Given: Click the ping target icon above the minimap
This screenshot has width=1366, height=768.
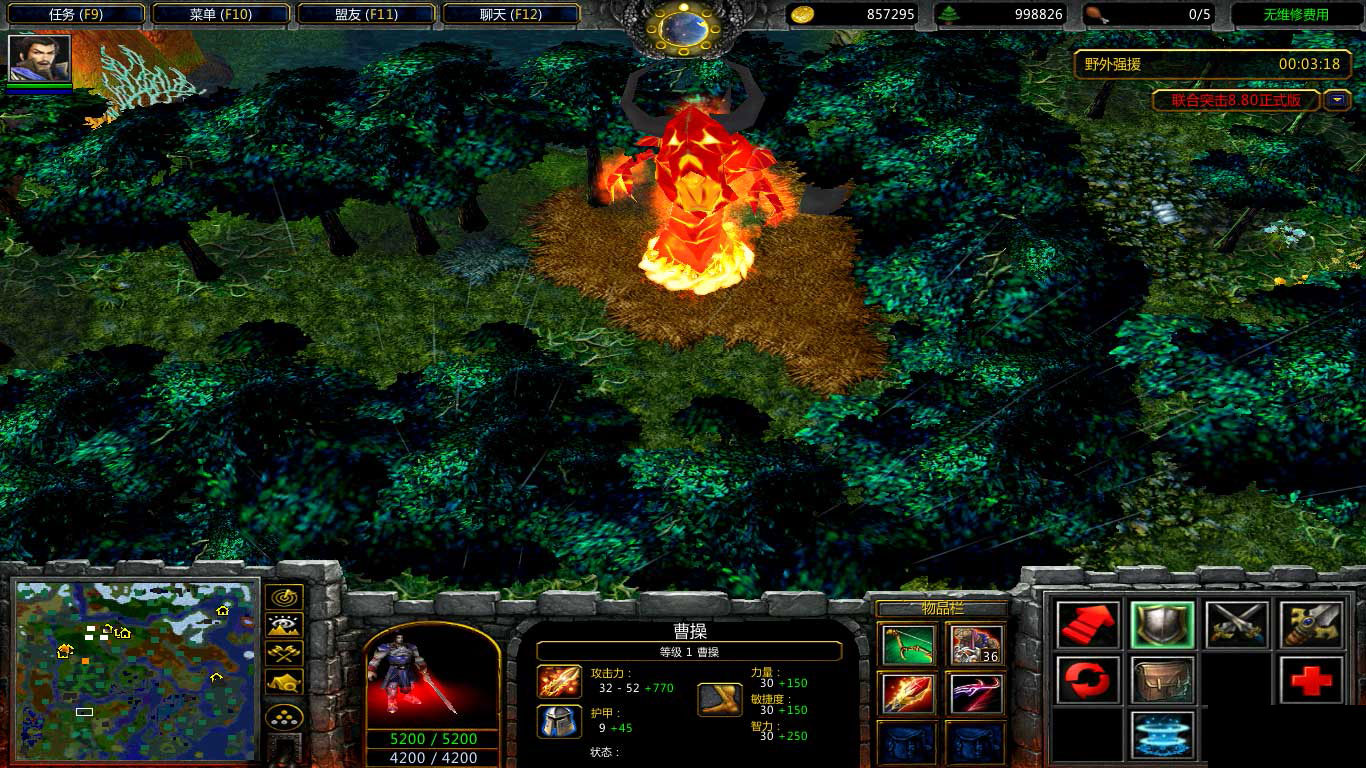Looking at the screenshot, I should tap(283, 597).
